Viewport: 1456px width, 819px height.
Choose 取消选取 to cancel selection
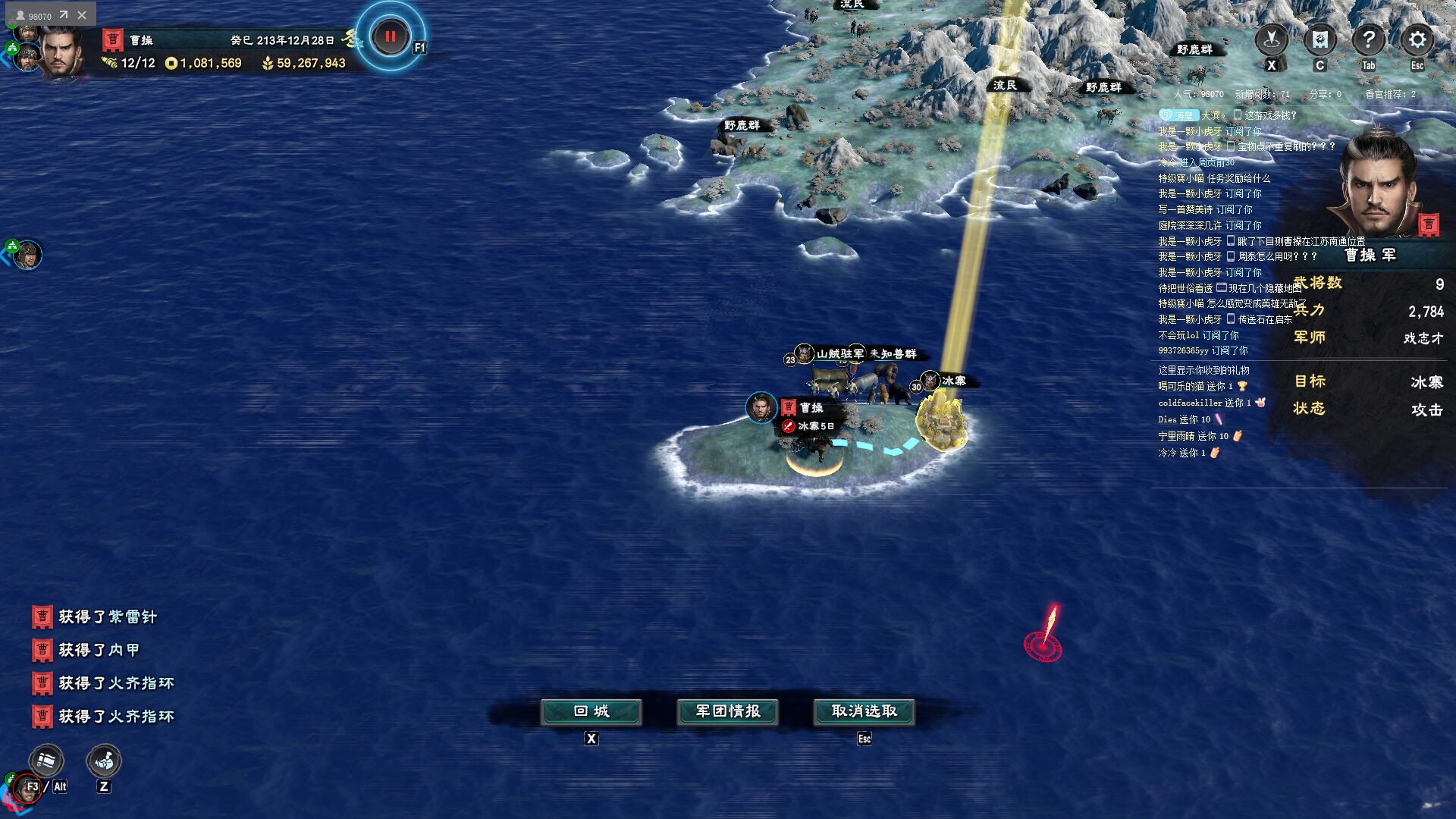864,711
